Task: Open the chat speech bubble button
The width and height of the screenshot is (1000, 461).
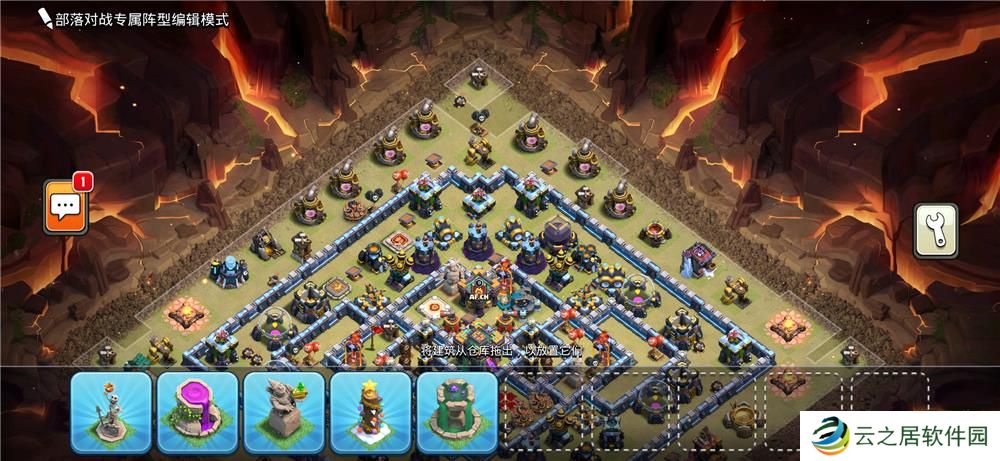Action: 66,207
